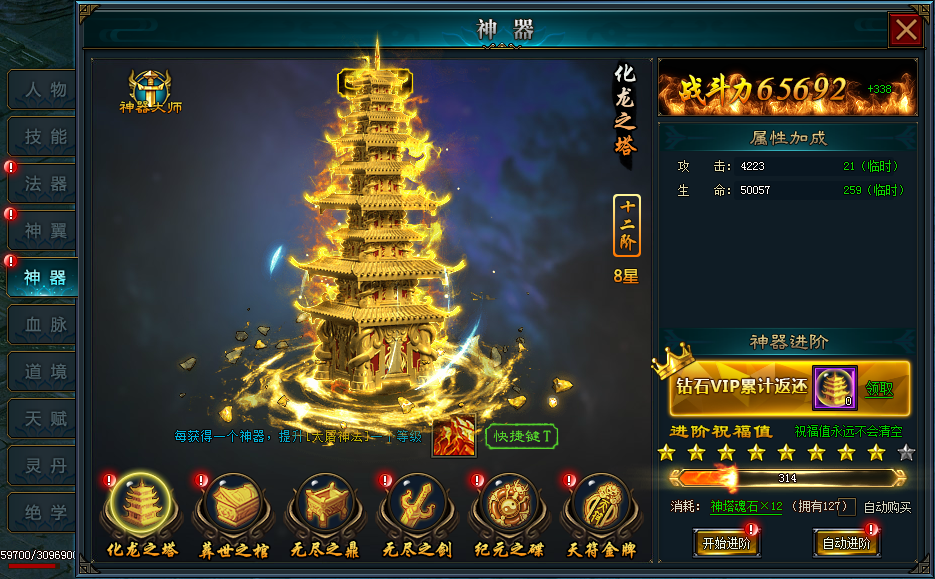Switch to the 道境 tab
935x579 pixels.
coord(44,372)
